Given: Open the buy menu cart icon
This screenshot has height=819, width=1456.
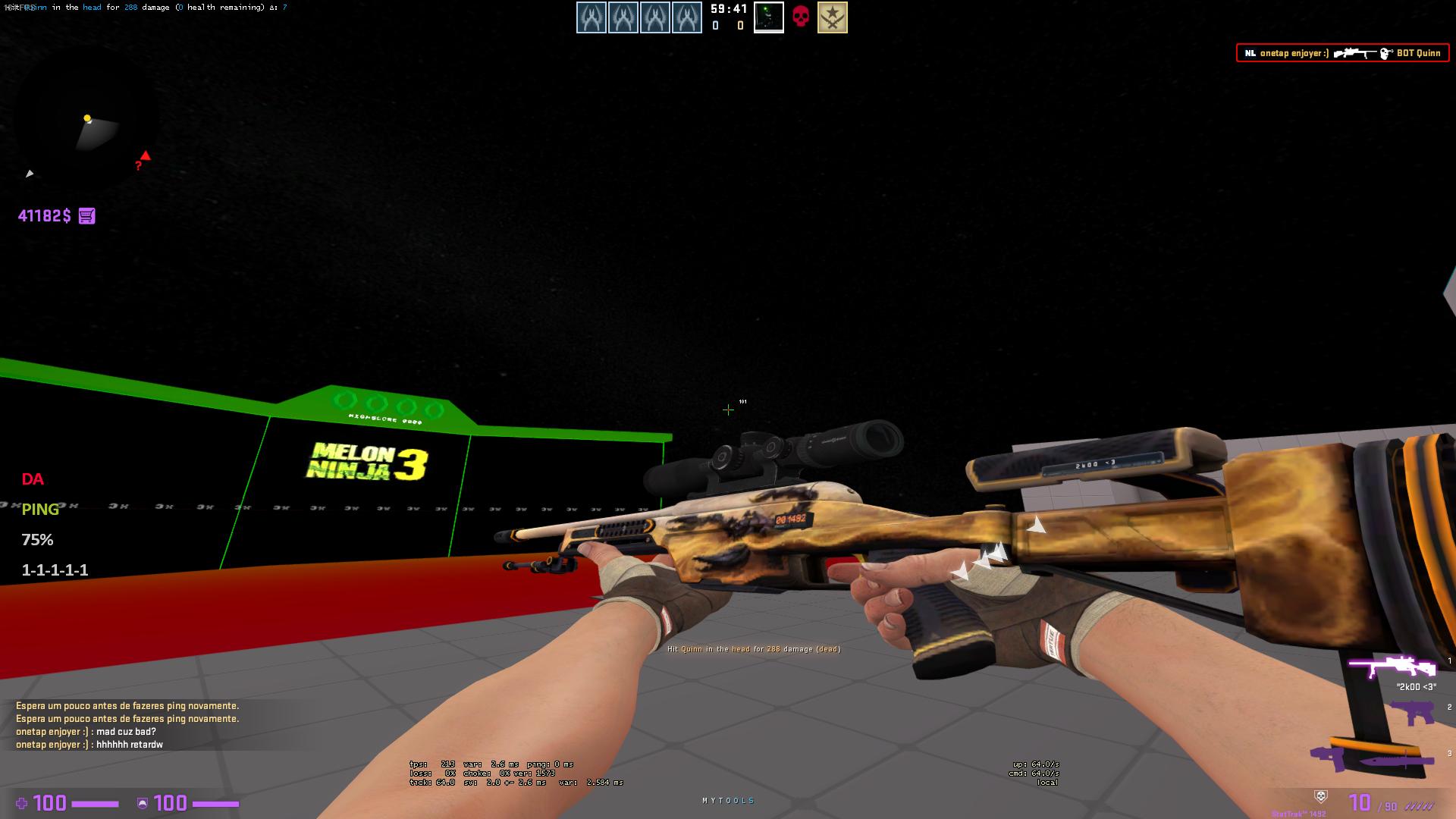Looking at the screenshot, I should click(x=87, y=216).
